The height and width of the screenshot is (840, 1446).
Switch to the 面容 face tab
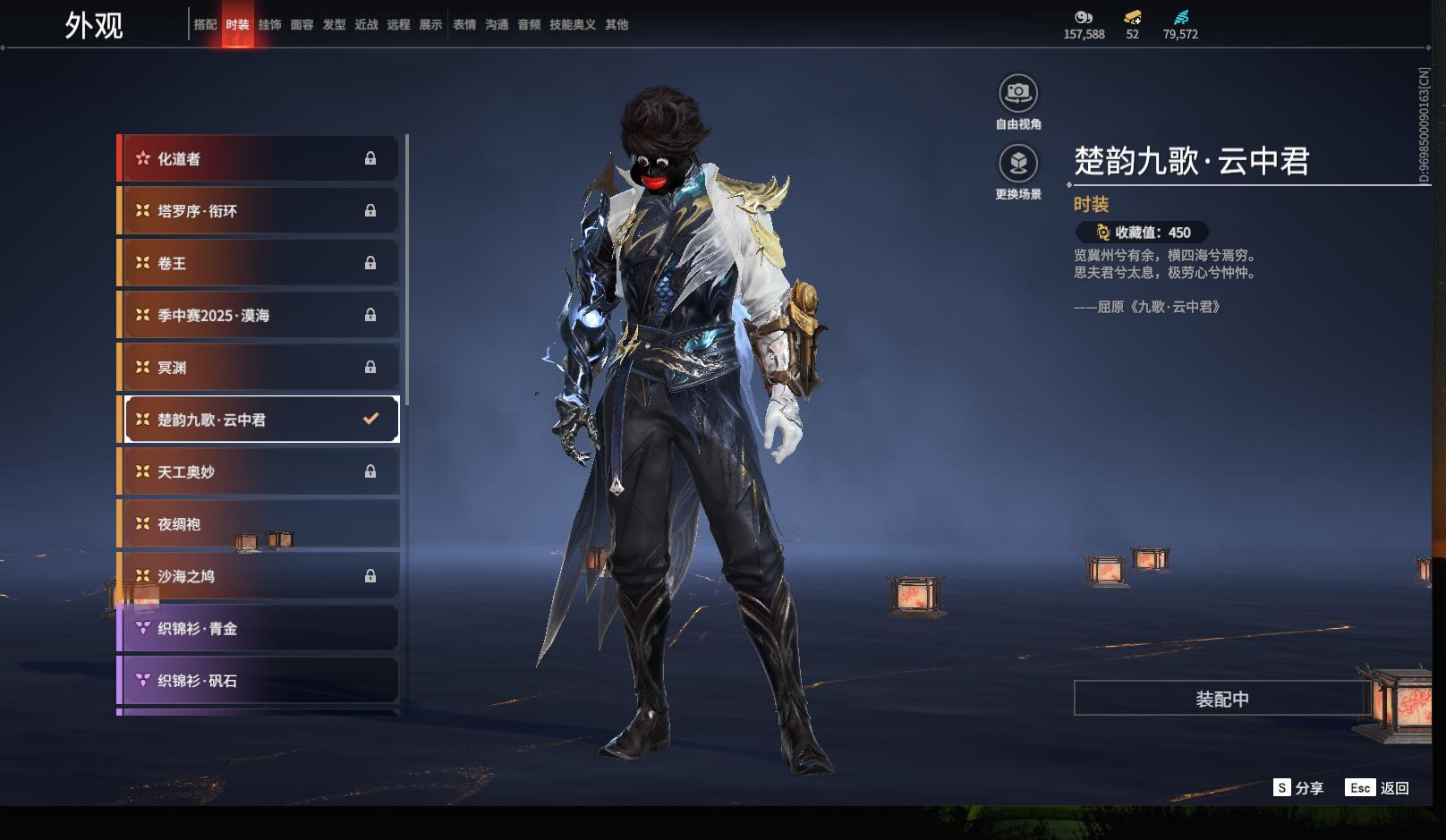[302, 25]
